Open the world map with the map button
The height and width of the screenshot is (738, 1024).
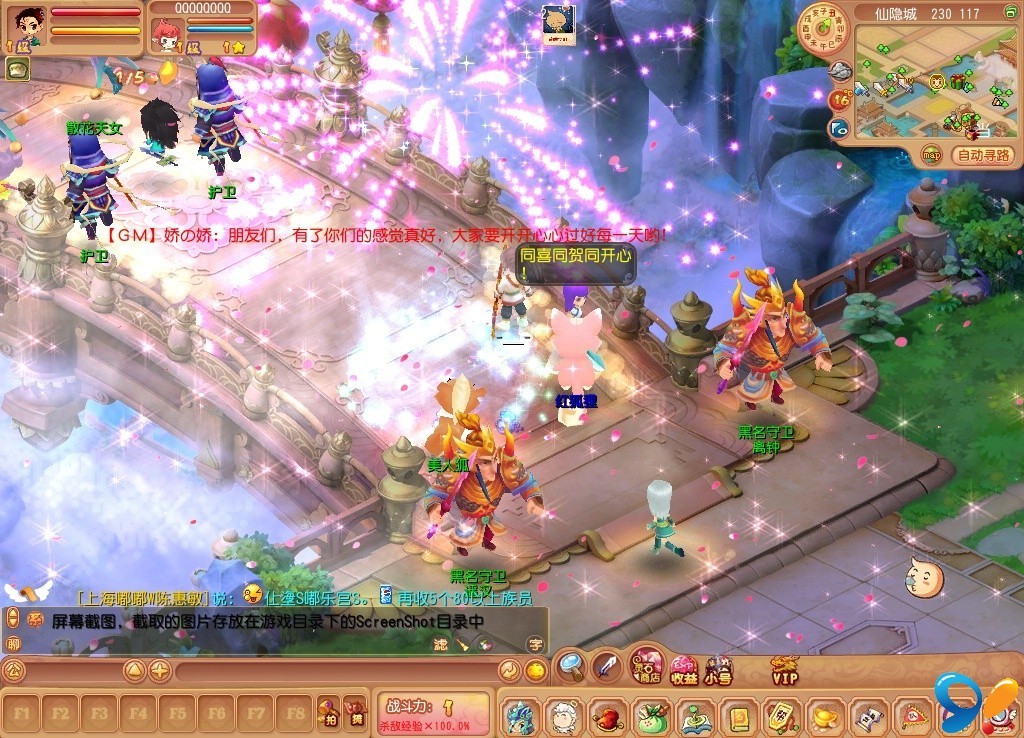click(x=931, y=155)
